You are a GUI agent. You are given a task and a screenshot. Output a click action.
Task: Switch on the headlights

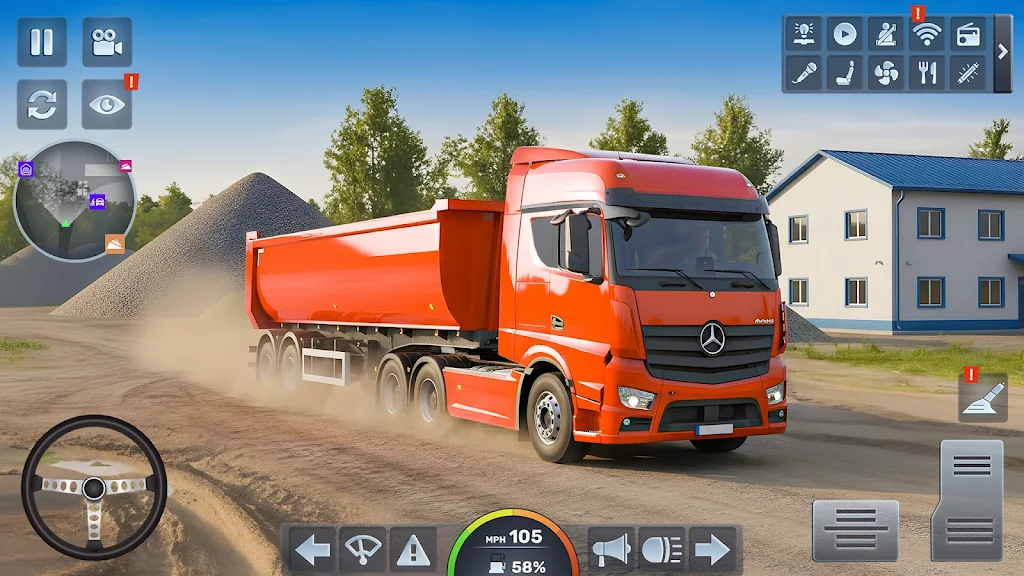(x=662, y=549)
